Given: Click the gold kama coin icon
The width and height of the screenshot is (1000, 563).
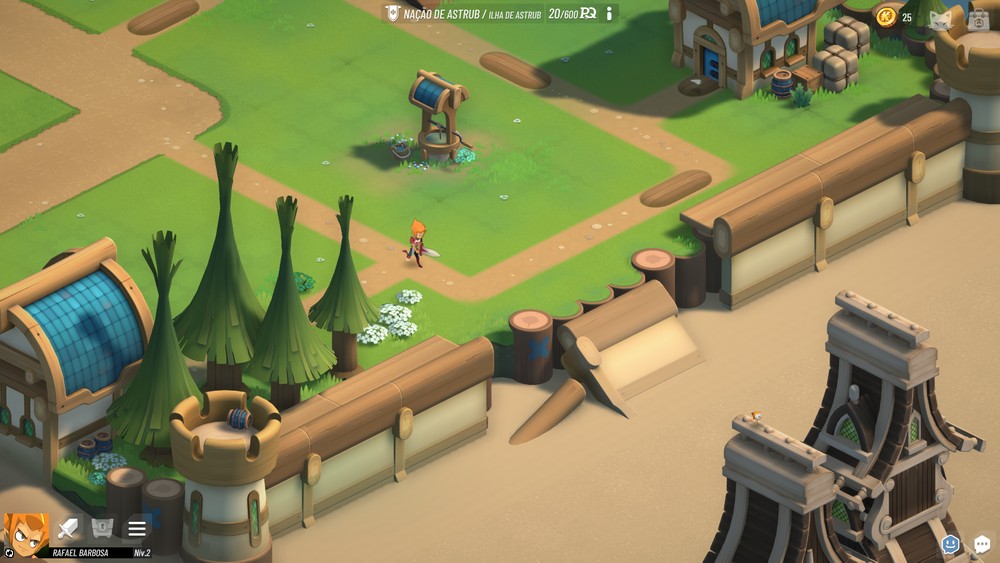Looking at the screenshot, I should click(x=886, y=16).
